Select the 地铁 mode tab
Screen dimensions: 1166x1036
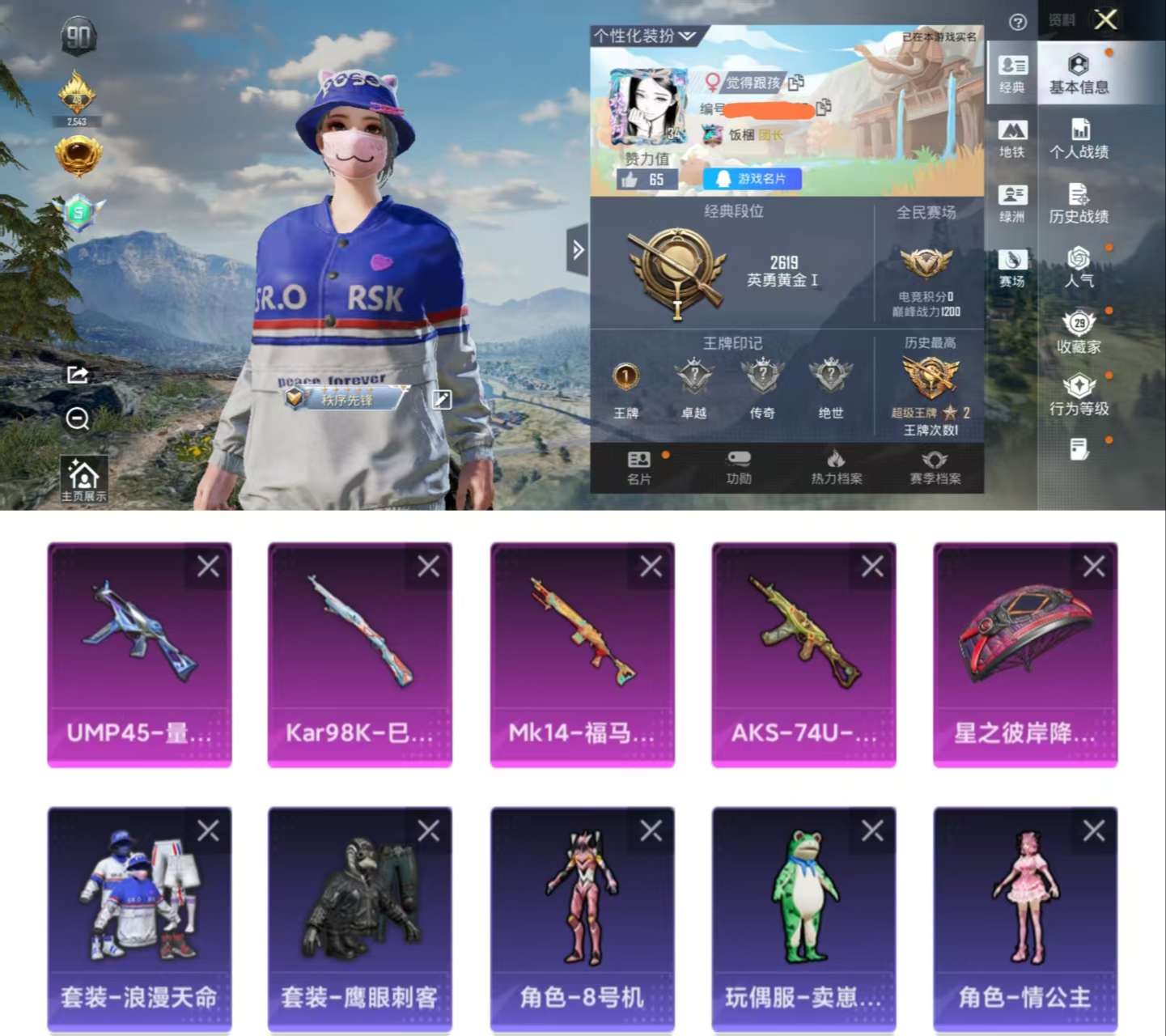coord(1011,139)
